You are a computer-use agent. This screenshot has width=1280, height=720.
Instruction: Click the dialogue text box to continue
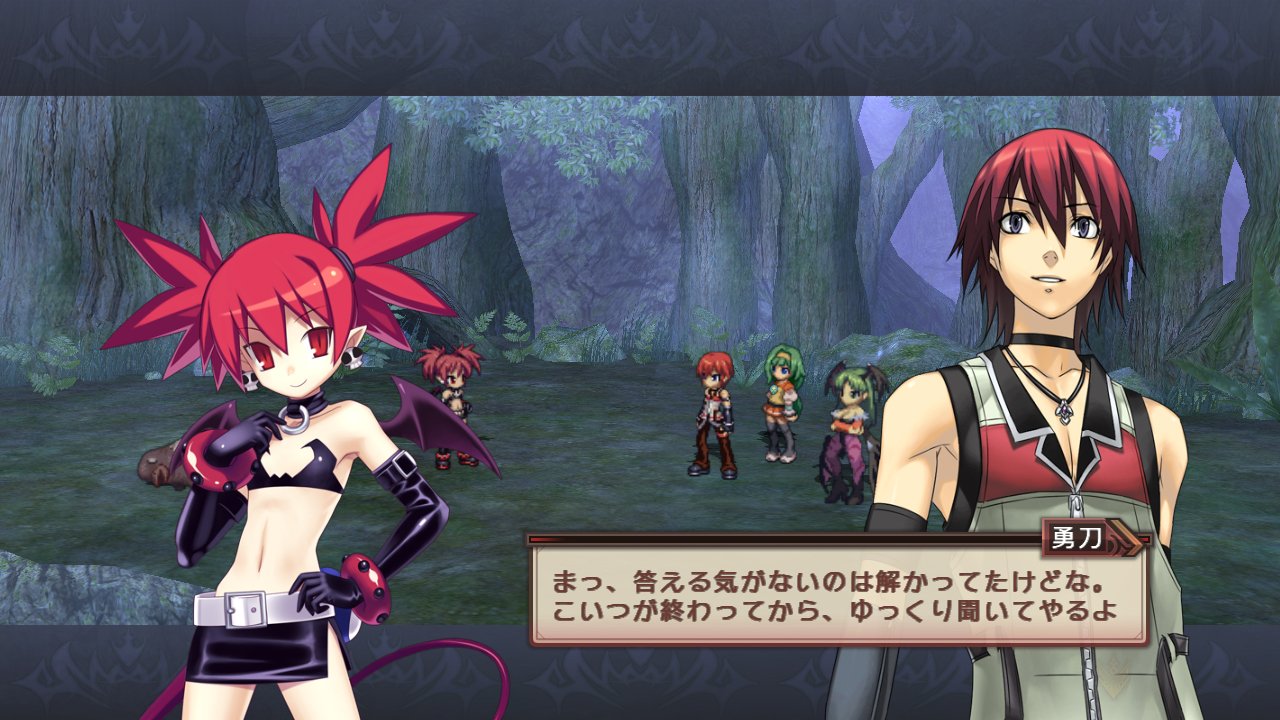(x=838, y=595)
